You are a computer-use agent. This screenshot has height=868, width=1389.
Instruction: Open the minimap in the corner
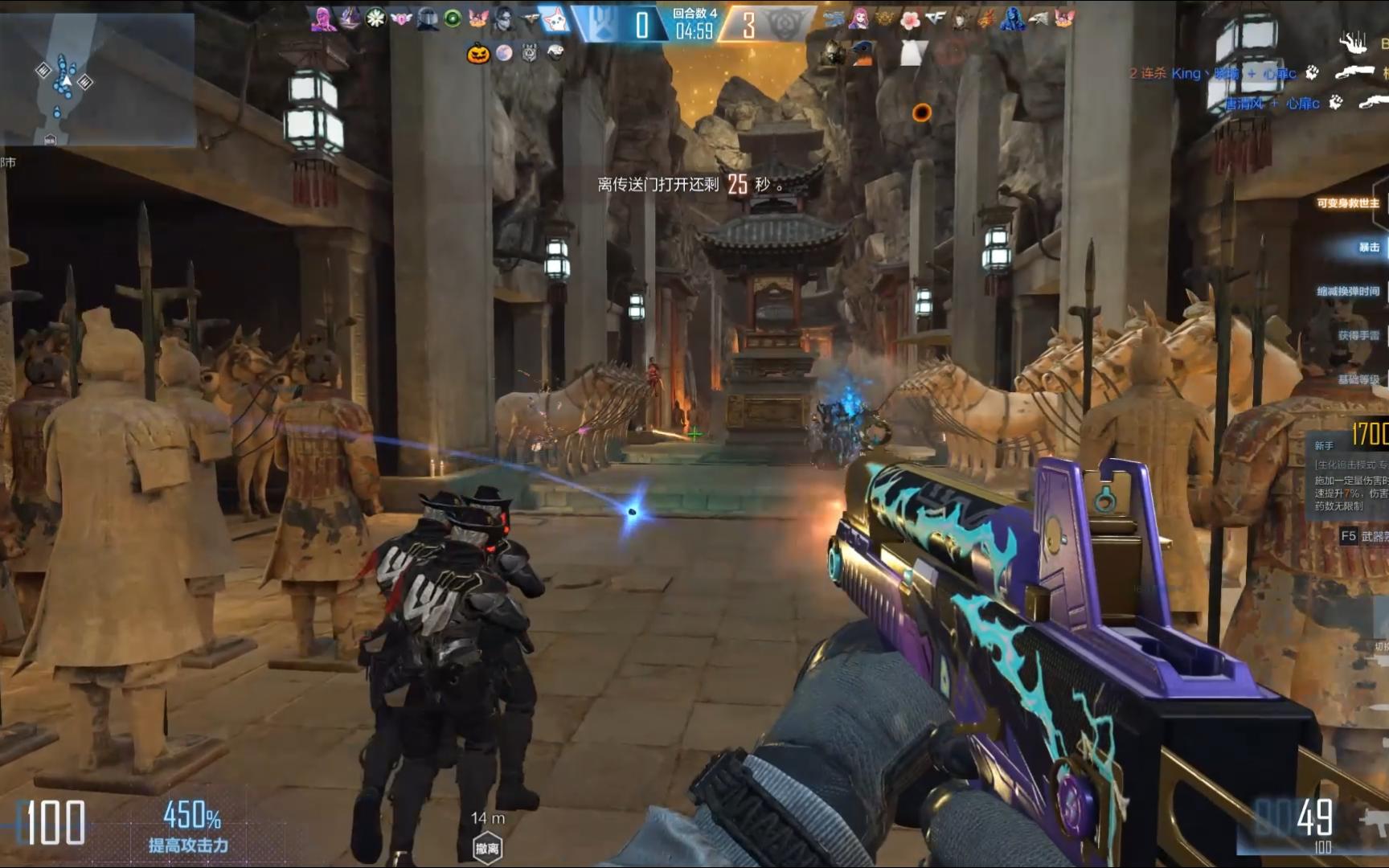click(97, 79)
